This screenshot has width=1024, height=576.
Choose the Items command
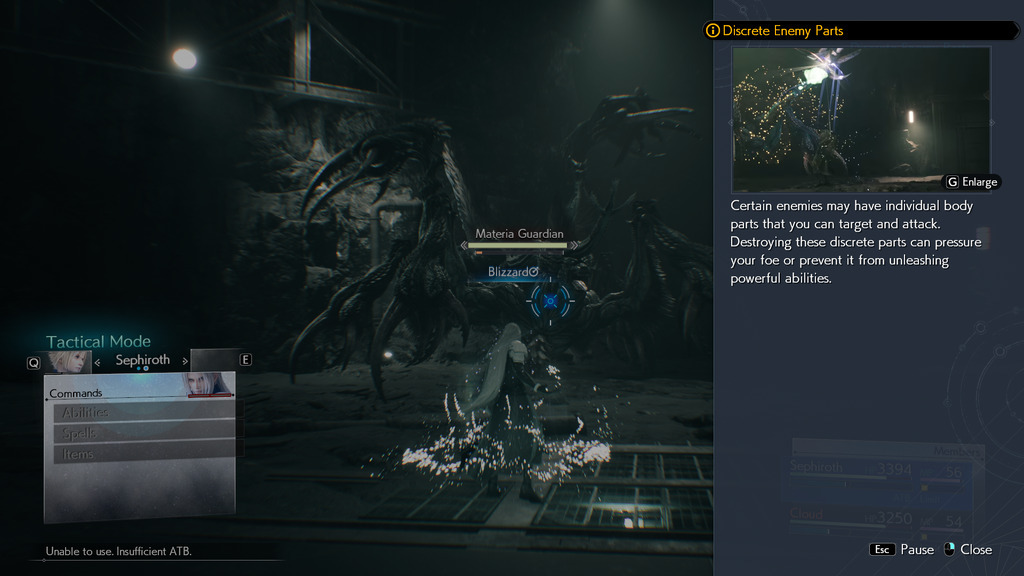point(143,454)
